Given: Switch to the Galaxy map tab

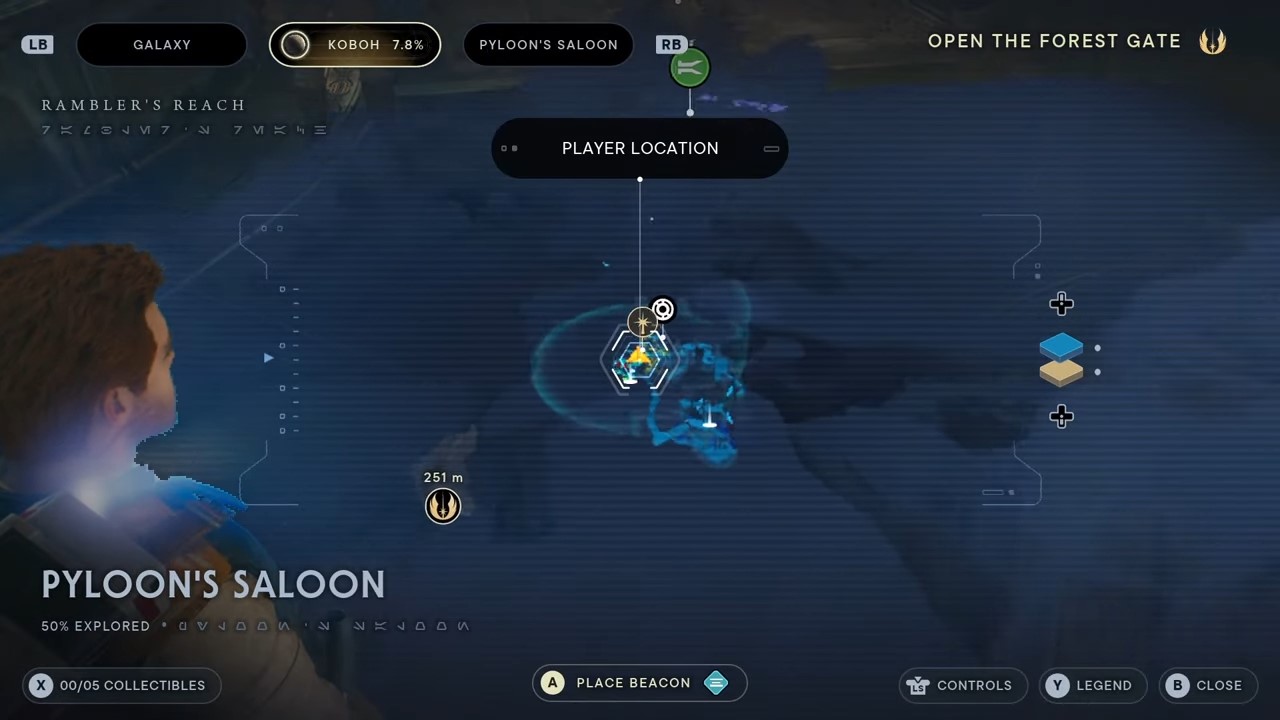Looking at the screenshot, I should tap(161, 45).
